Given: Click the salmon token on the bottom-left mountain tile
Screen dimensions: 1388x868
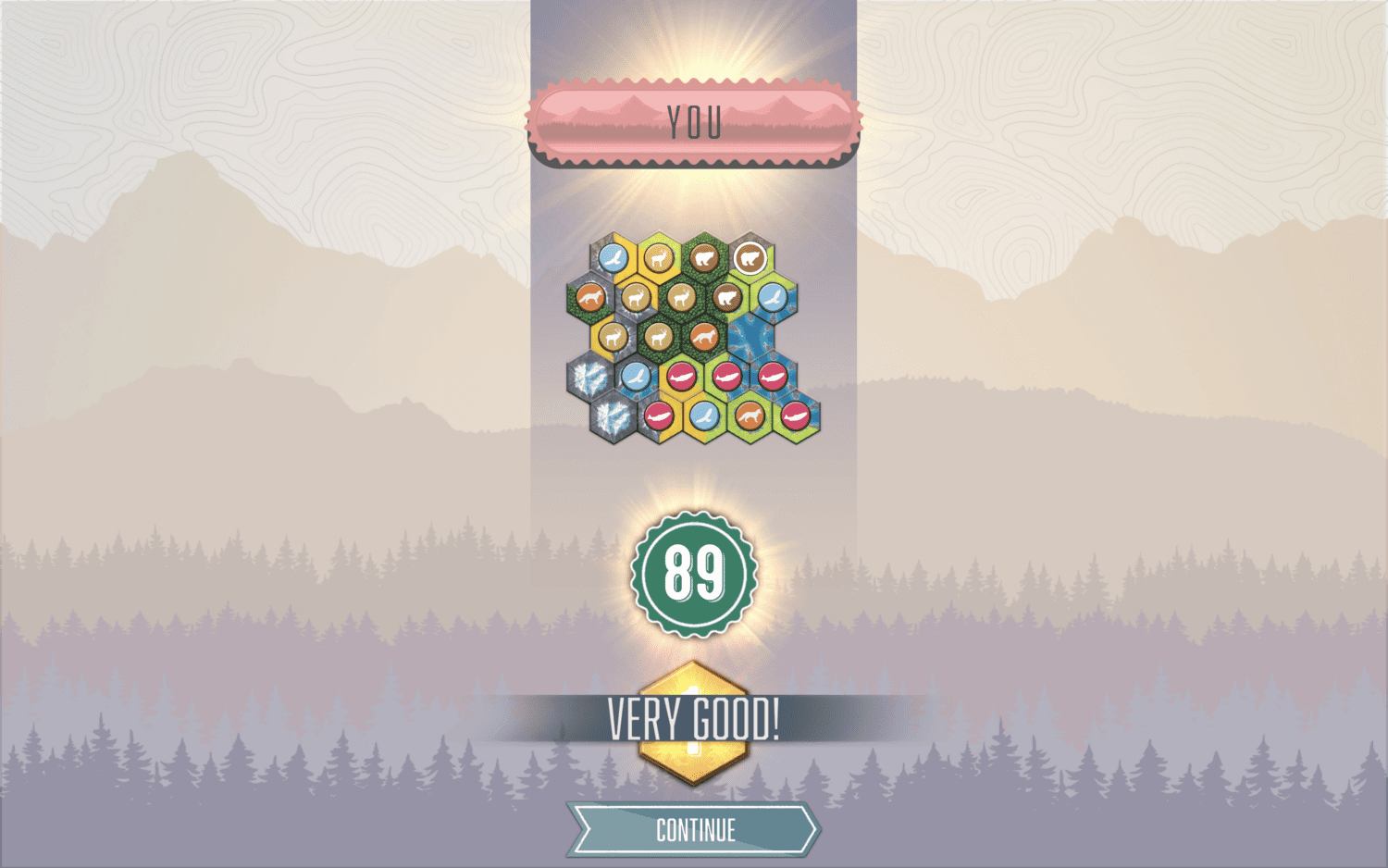Looking at the screenshot, I should [x=659, y=417].
